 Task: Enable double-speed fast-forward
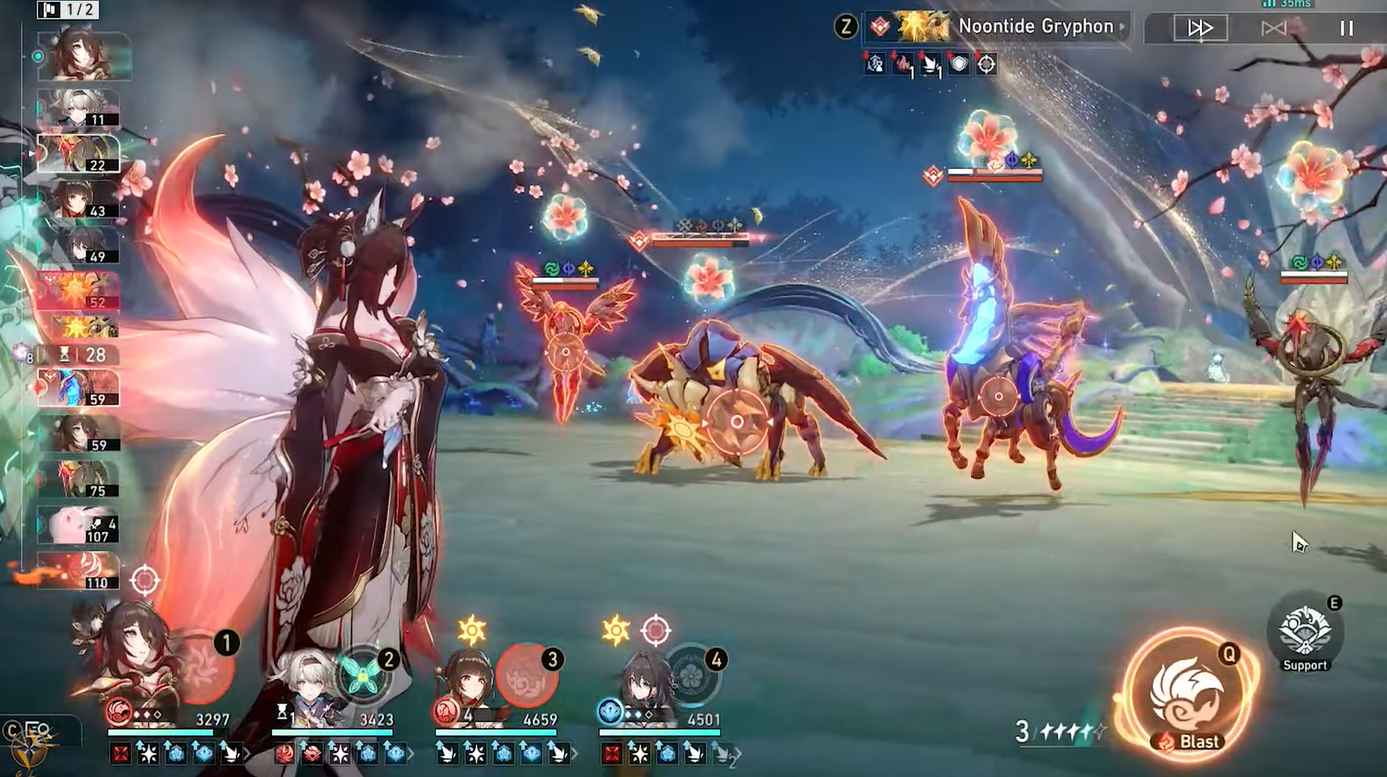tap(1199, 28)
